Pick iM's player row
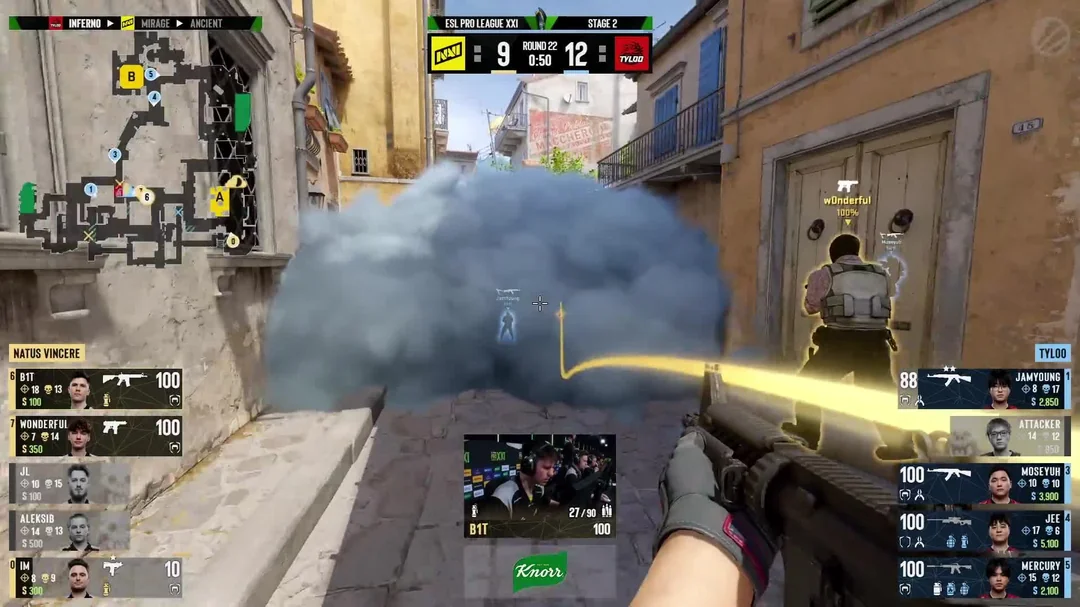Image resolution: width=1080 pixels, height=607 pixels. [96, 577]
